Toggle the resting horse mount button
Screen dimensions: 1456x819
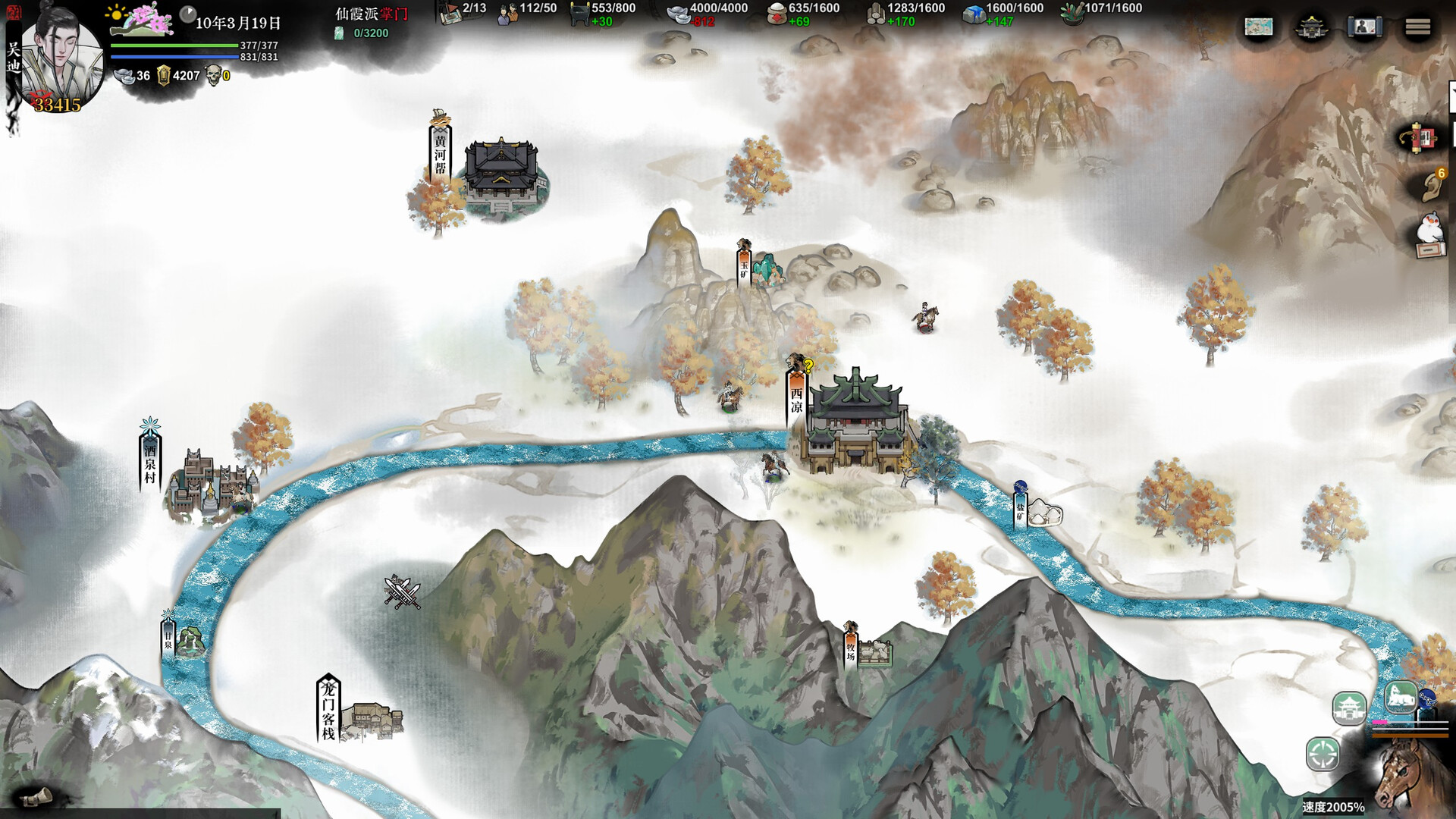click(x=1401, y=696)
